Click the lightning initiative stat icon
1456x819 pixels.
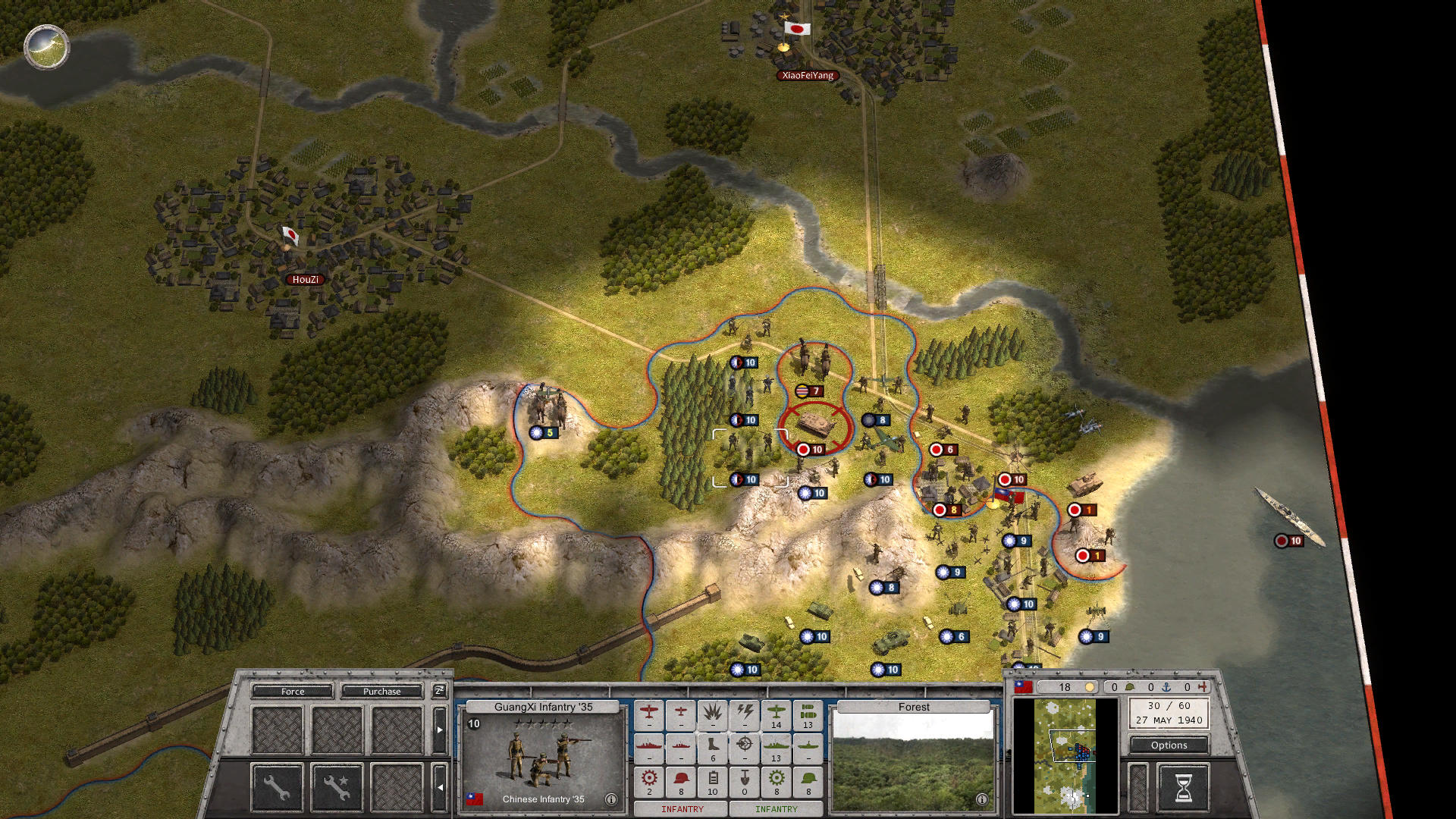tap(745, 714)
